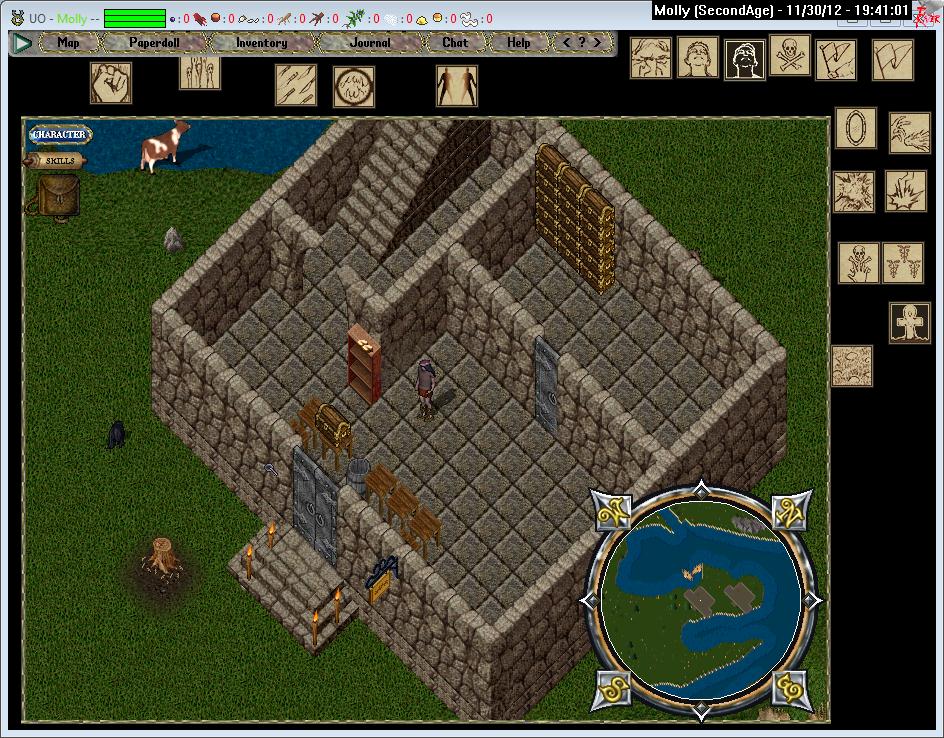Click the green play arrow button
This screenshot has width=944, height=738.
click(21, 43)
